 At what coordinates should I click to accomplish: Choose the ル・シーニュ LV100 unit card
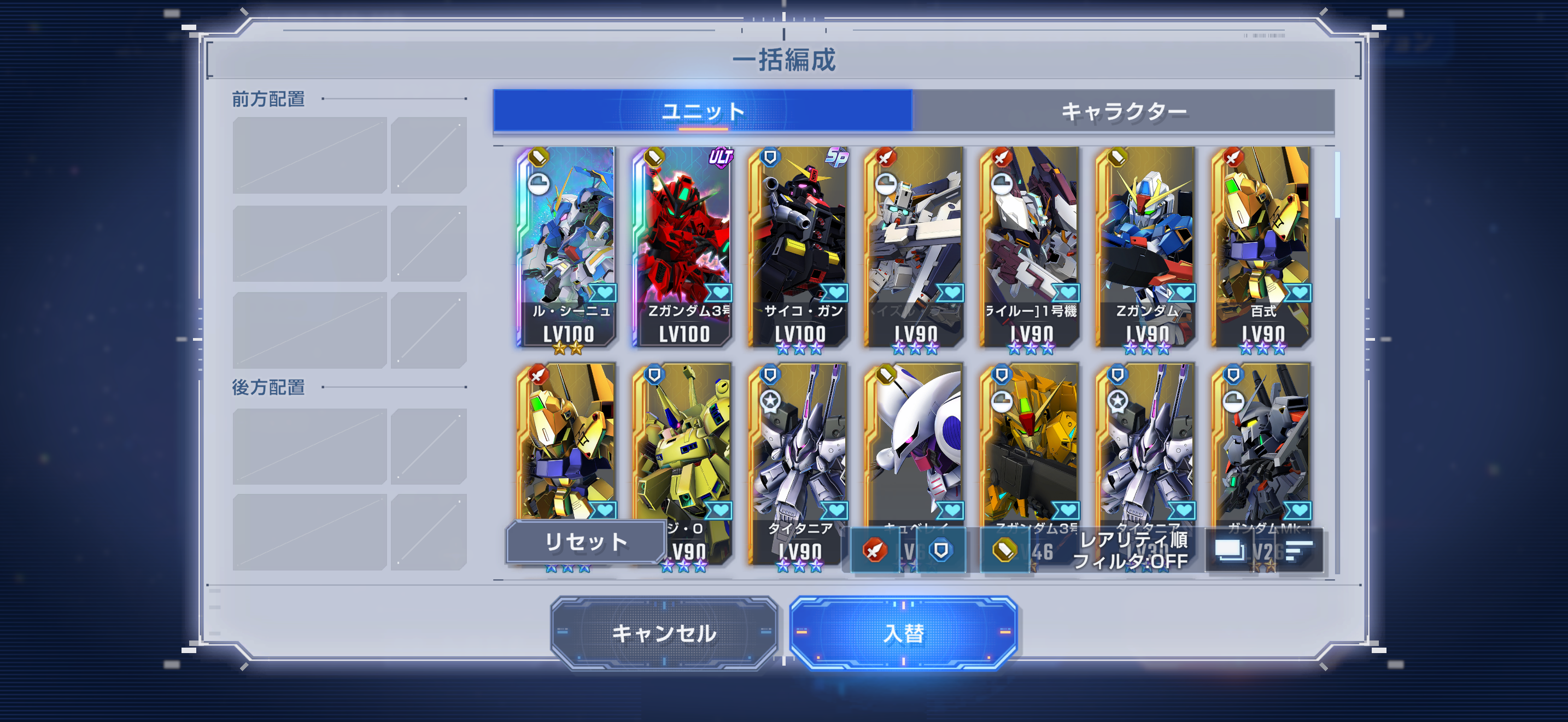pos(567,247)
